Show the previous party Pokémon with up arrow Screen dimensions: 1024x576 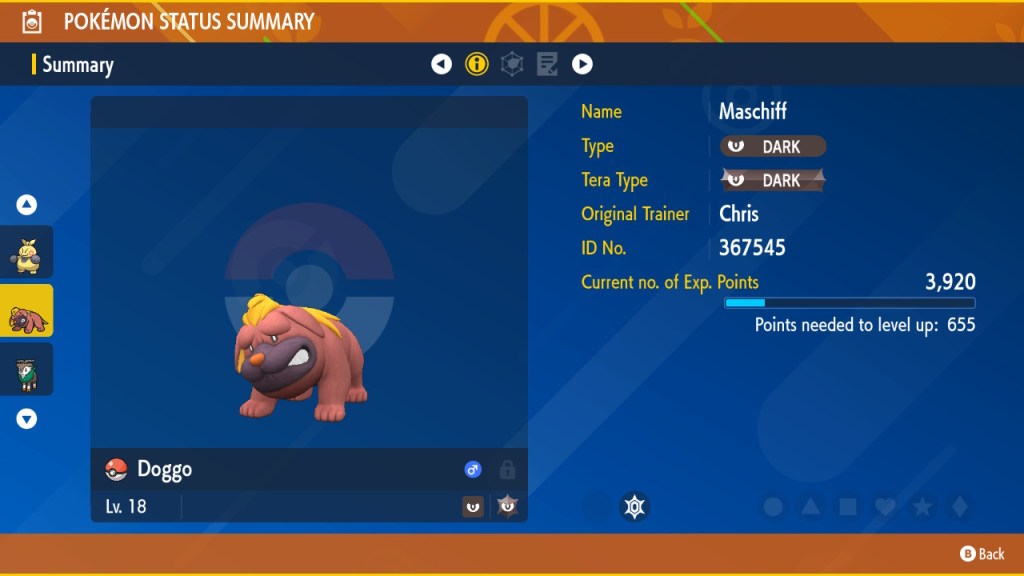[27, 205]
